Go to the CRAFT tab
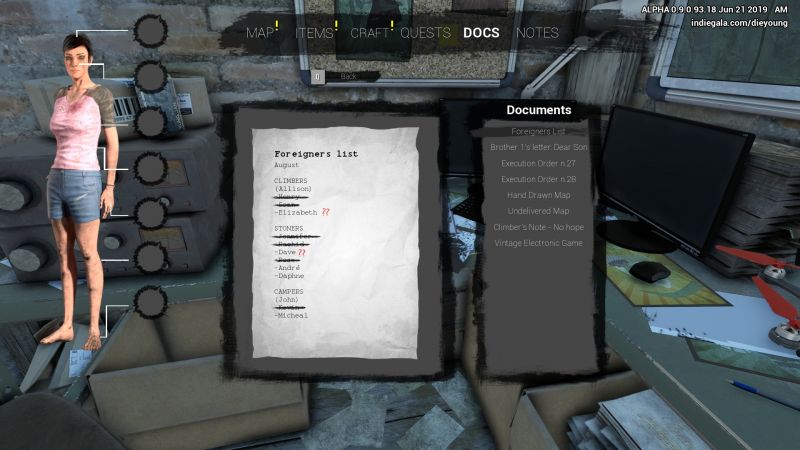This screenshot has width=800, height=450. [x=369, y=33]
